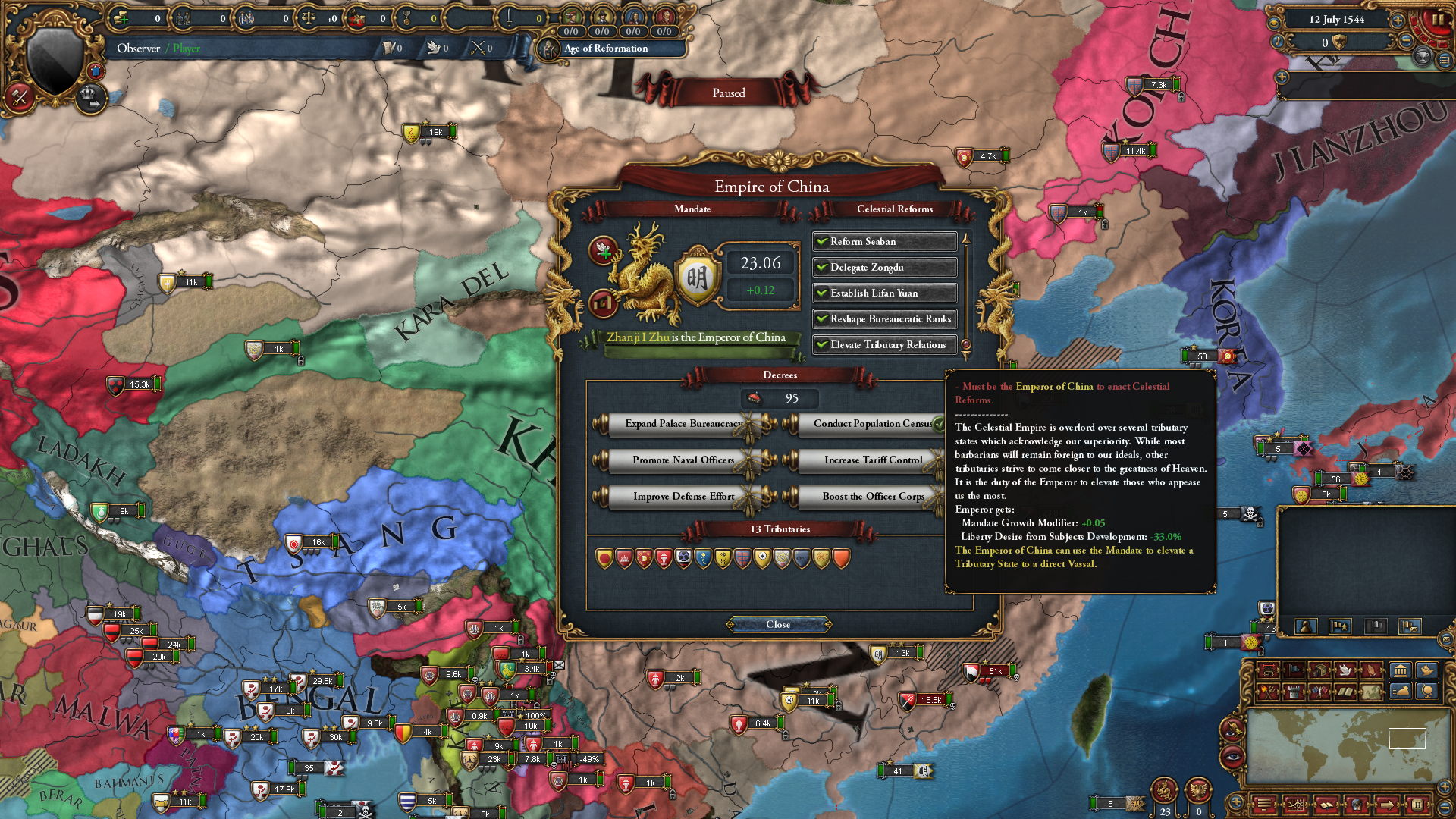This screenshot has width=1456, height=819.
Task: Click the green check on Conduct Population Census
Action: coord(938,423)
